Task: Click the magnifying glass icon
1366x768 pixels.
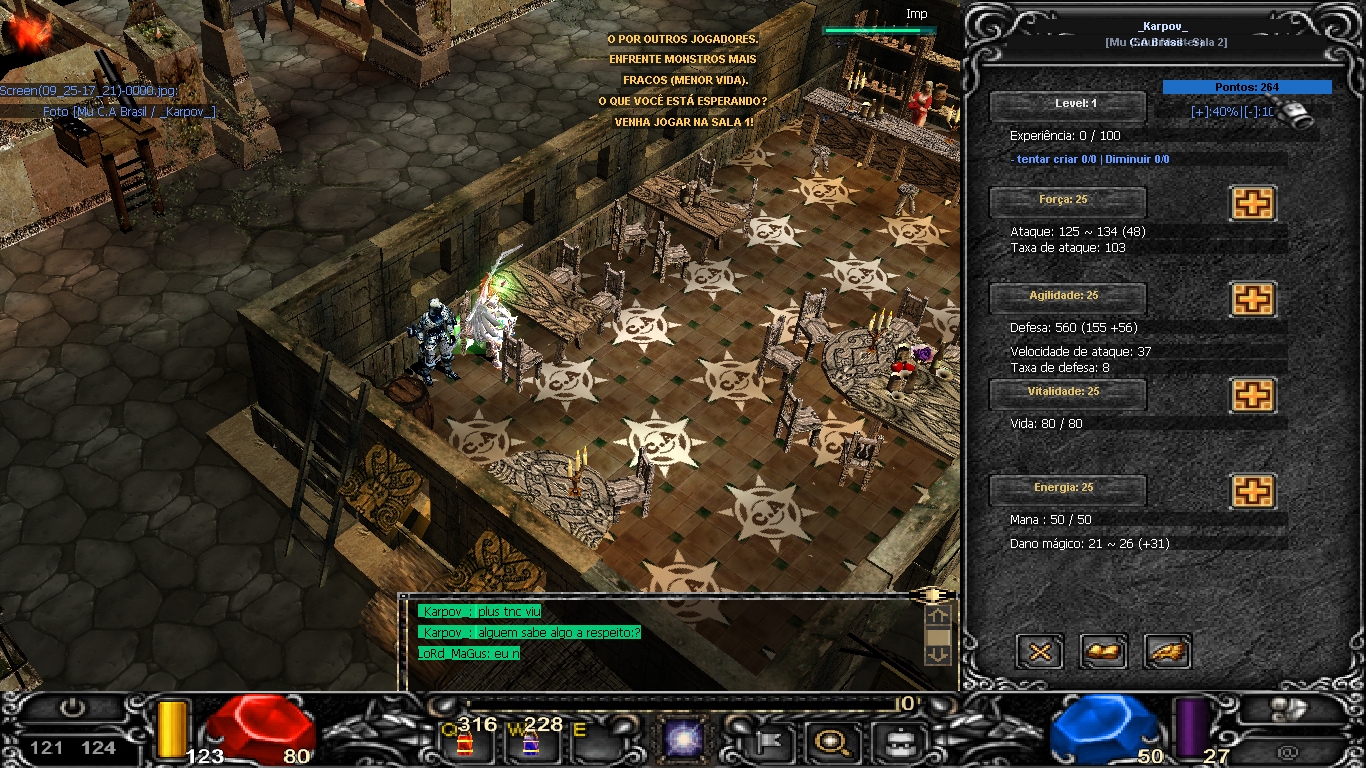Action: [x=830, y=742]
